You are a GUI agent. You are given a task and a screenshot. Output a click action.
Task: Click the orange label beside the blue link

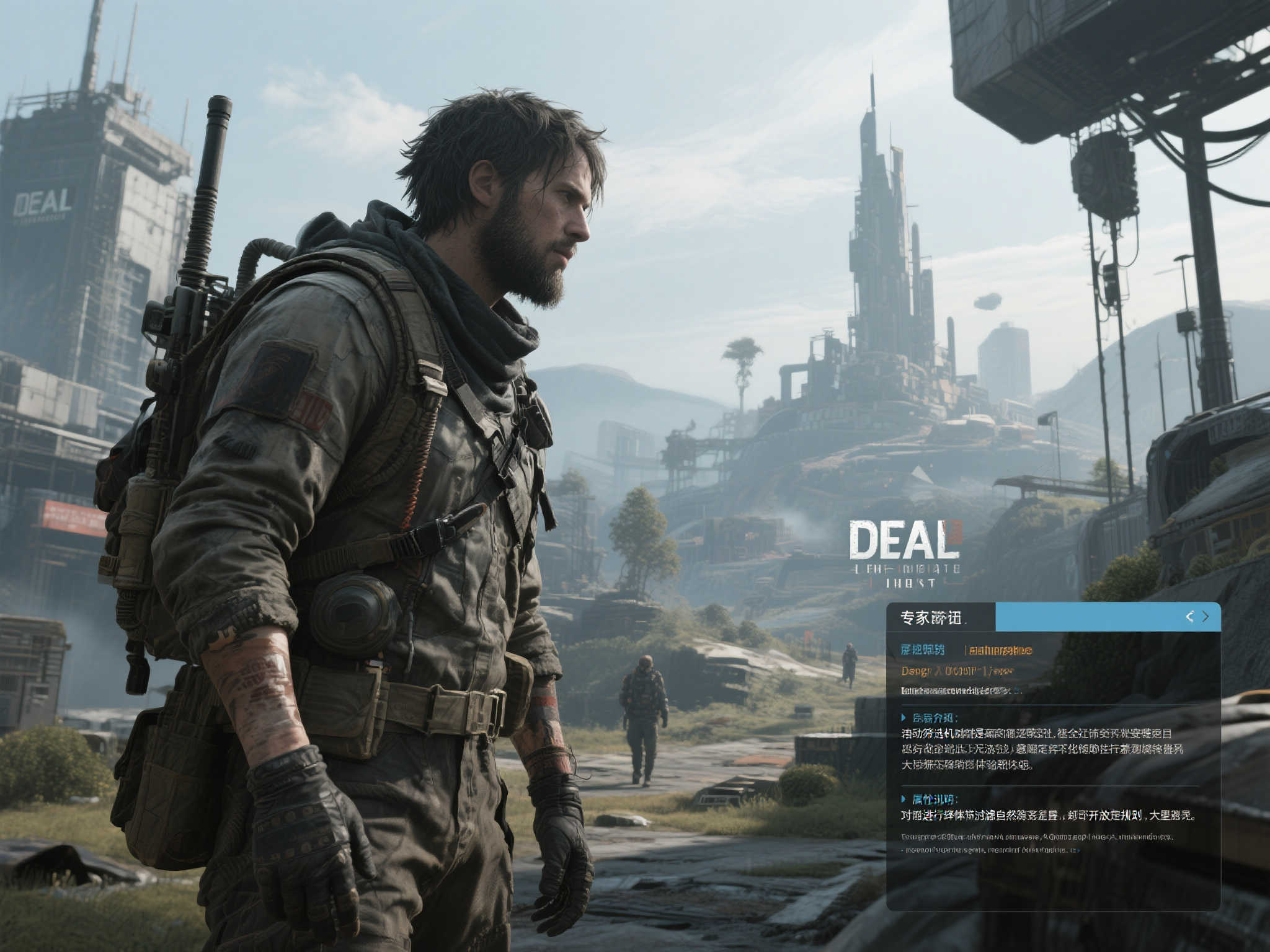click(998, 650)
